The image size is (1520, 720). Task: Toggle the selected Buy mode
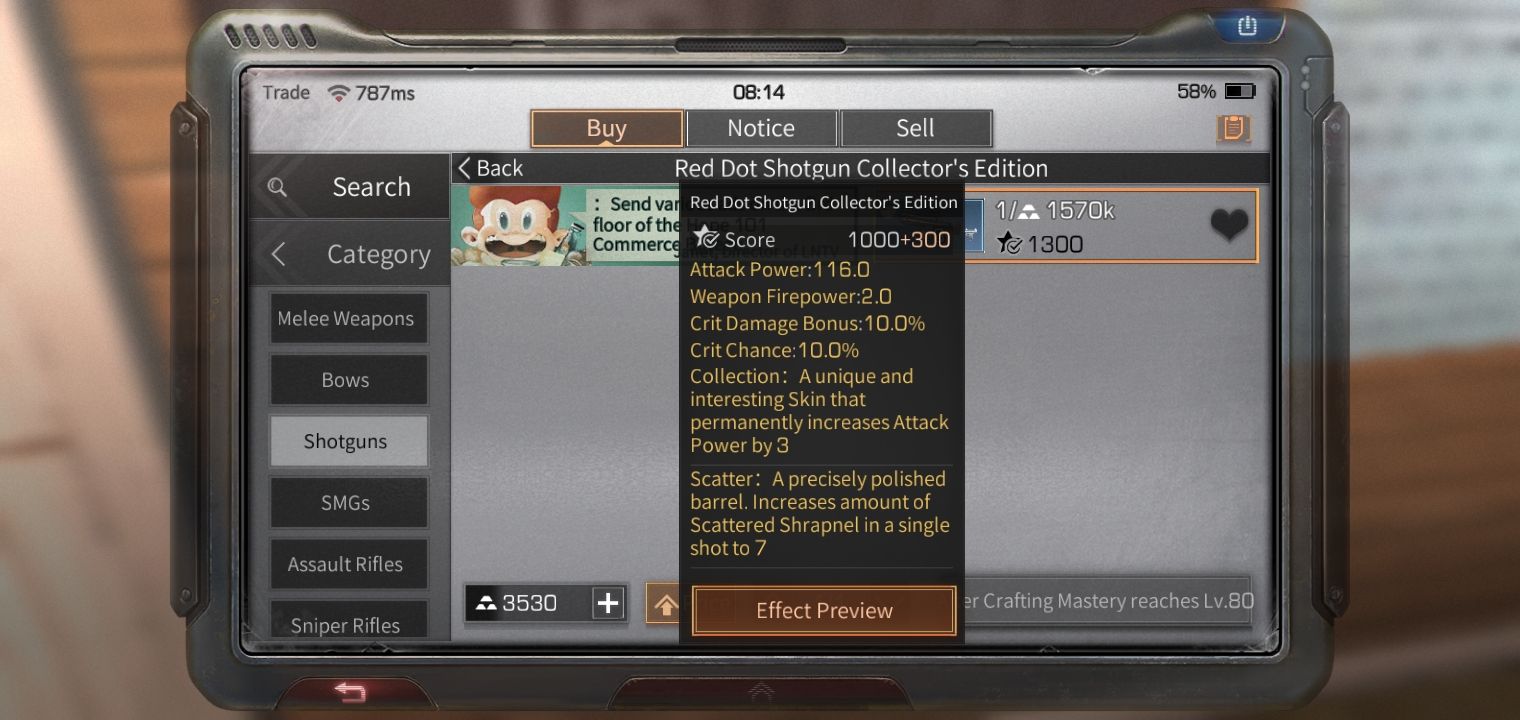tap(606, 128)
